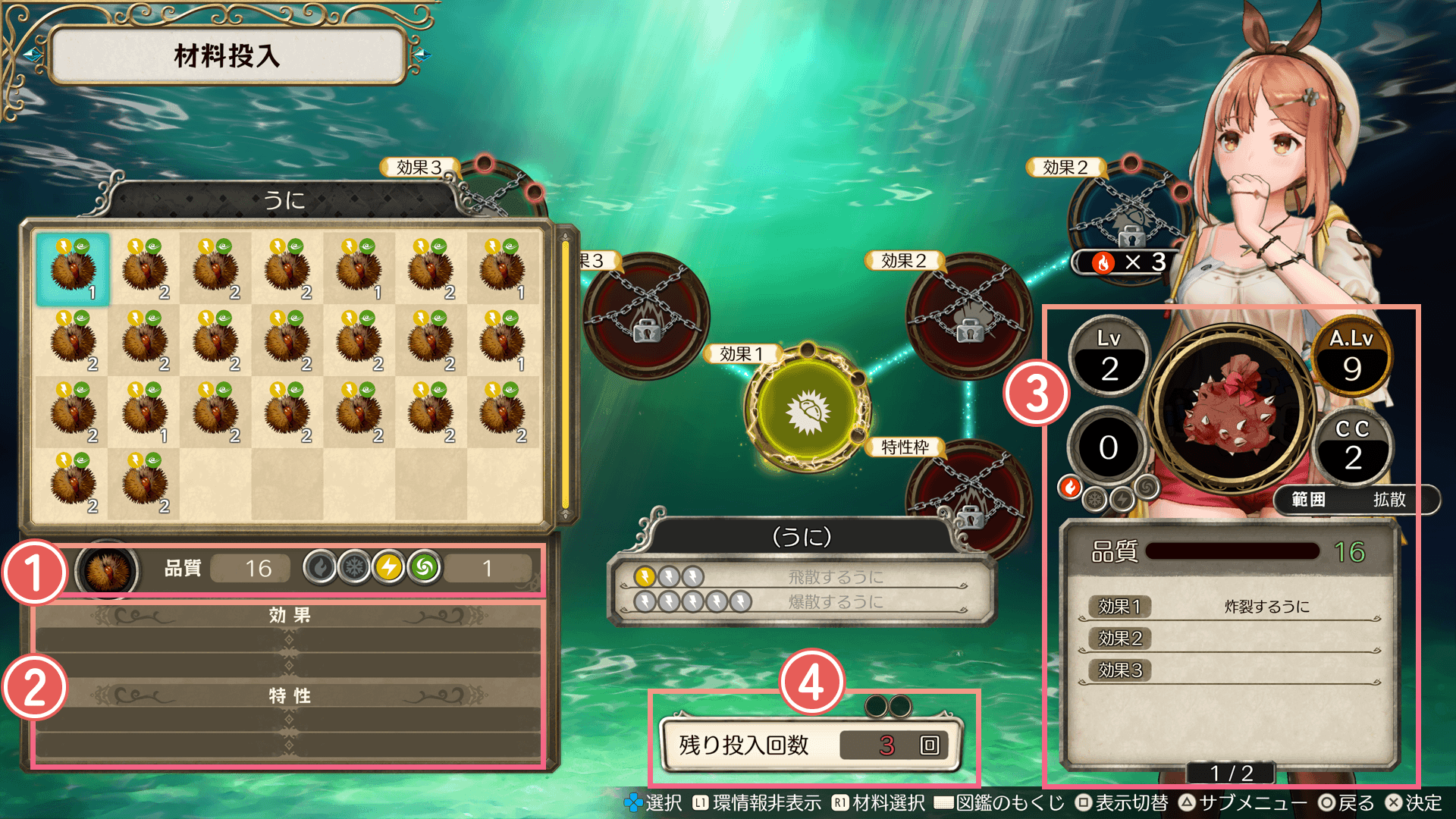Click the 残り投入回数 counter panel
Screen dimensions: 1456x819
[811, 745]
